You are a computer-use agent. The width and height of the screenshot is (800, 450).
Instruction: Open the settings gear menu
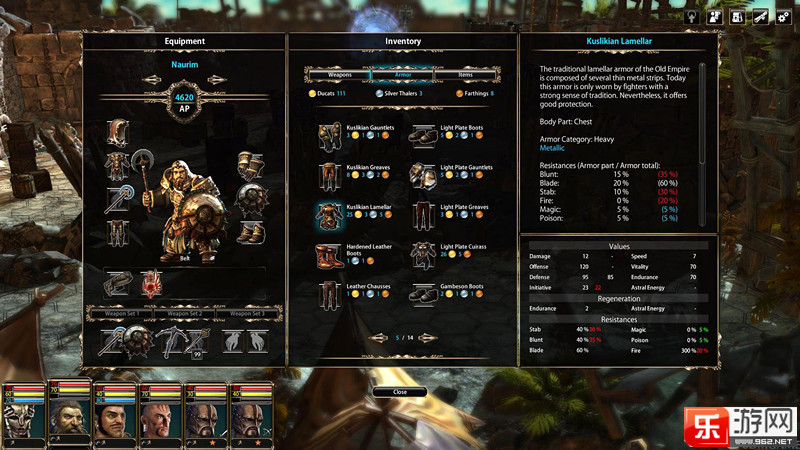pyautogui.click(x=784, y=17)
